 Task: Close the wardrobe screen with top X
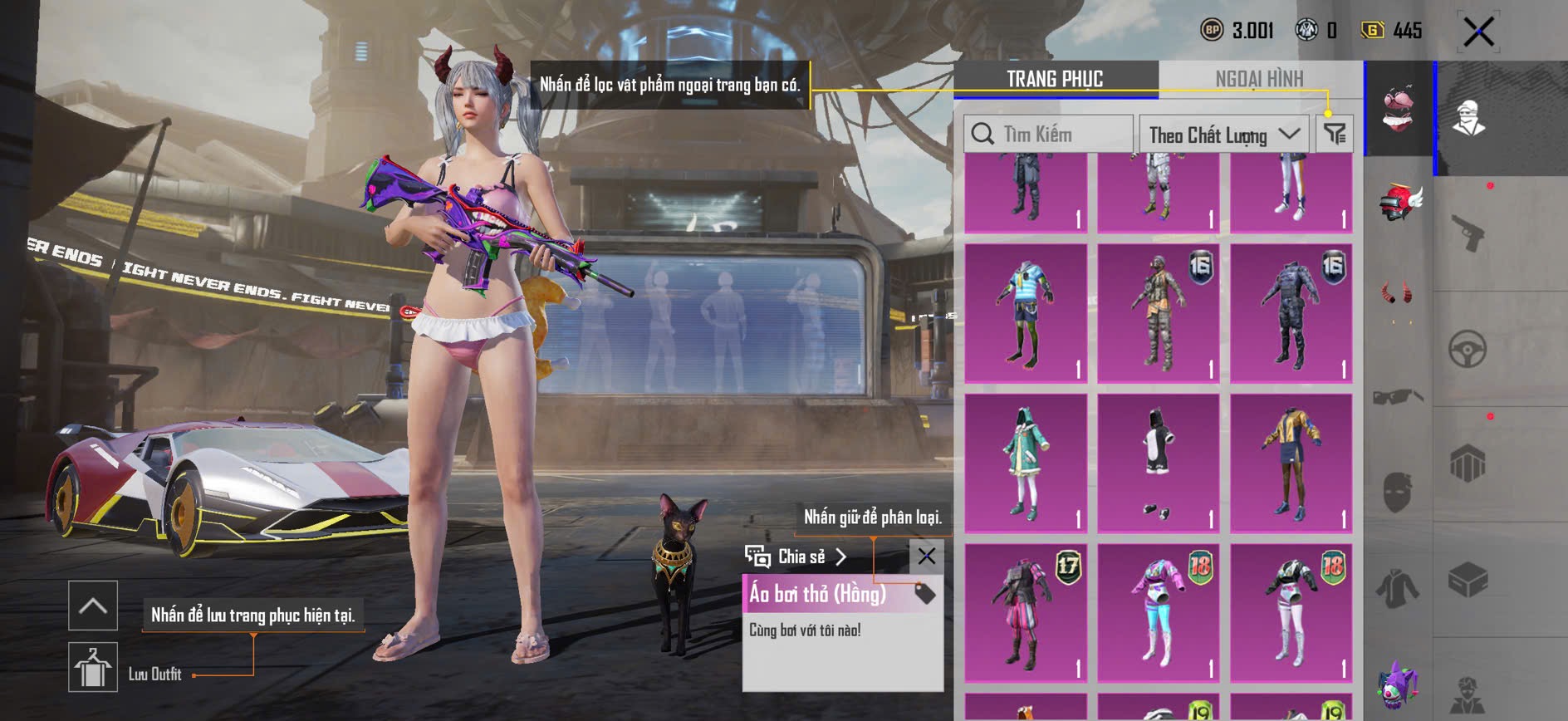(1478, 32)
